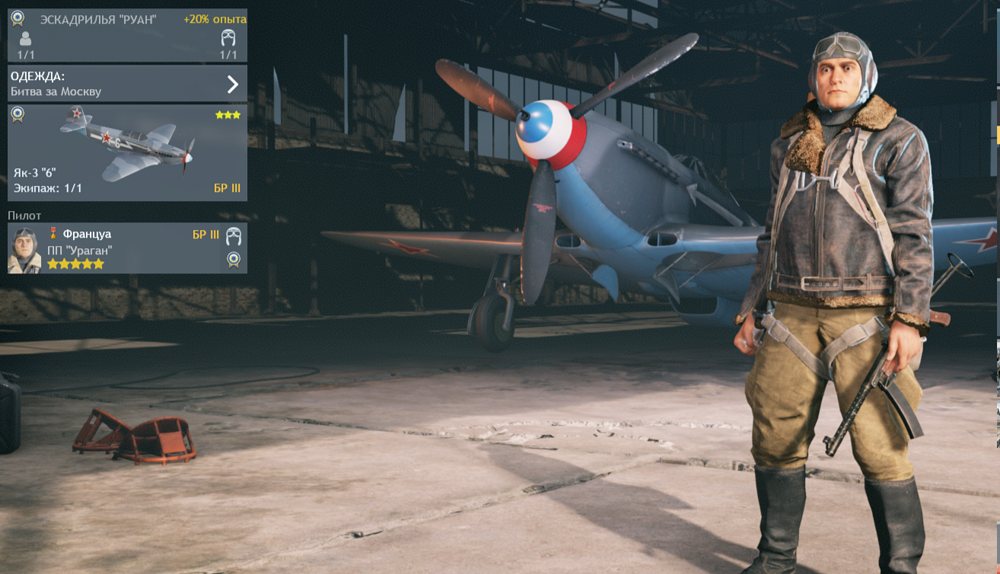Viewport: 1000px width, 574px height.
Task: Open the Одежда clothing selection row
Action: (x=127, y=83)
